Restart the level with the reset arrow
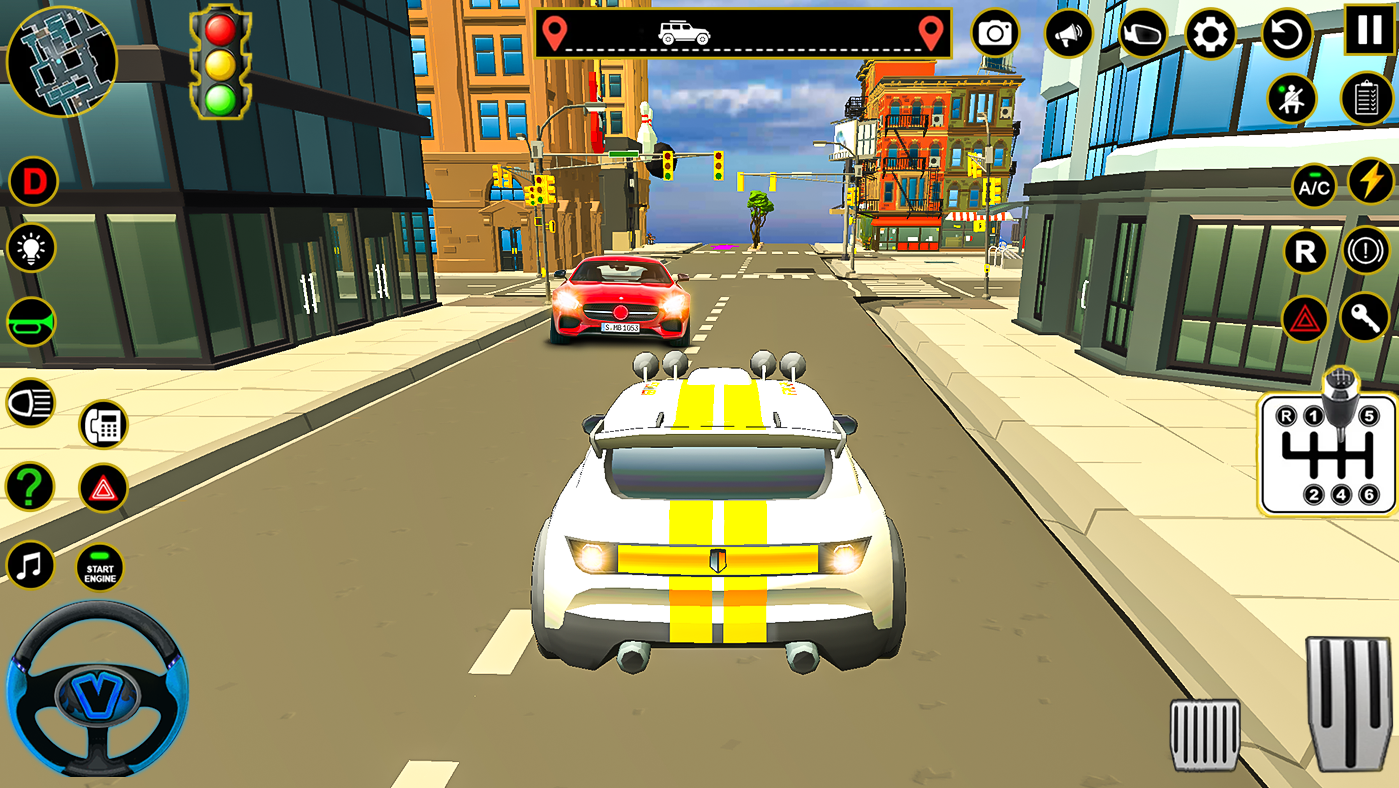This screenshot has width=1399, height=788. [1286, 35]
